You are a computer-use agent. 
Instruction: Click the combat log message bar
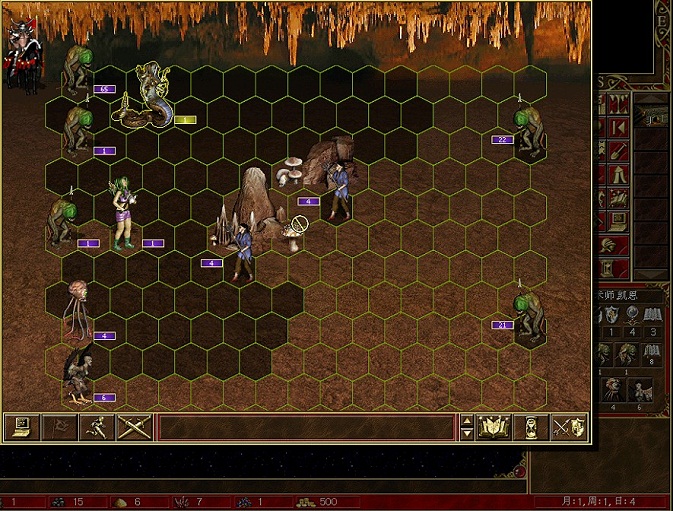pyautogui.click(x=305, y=427)
